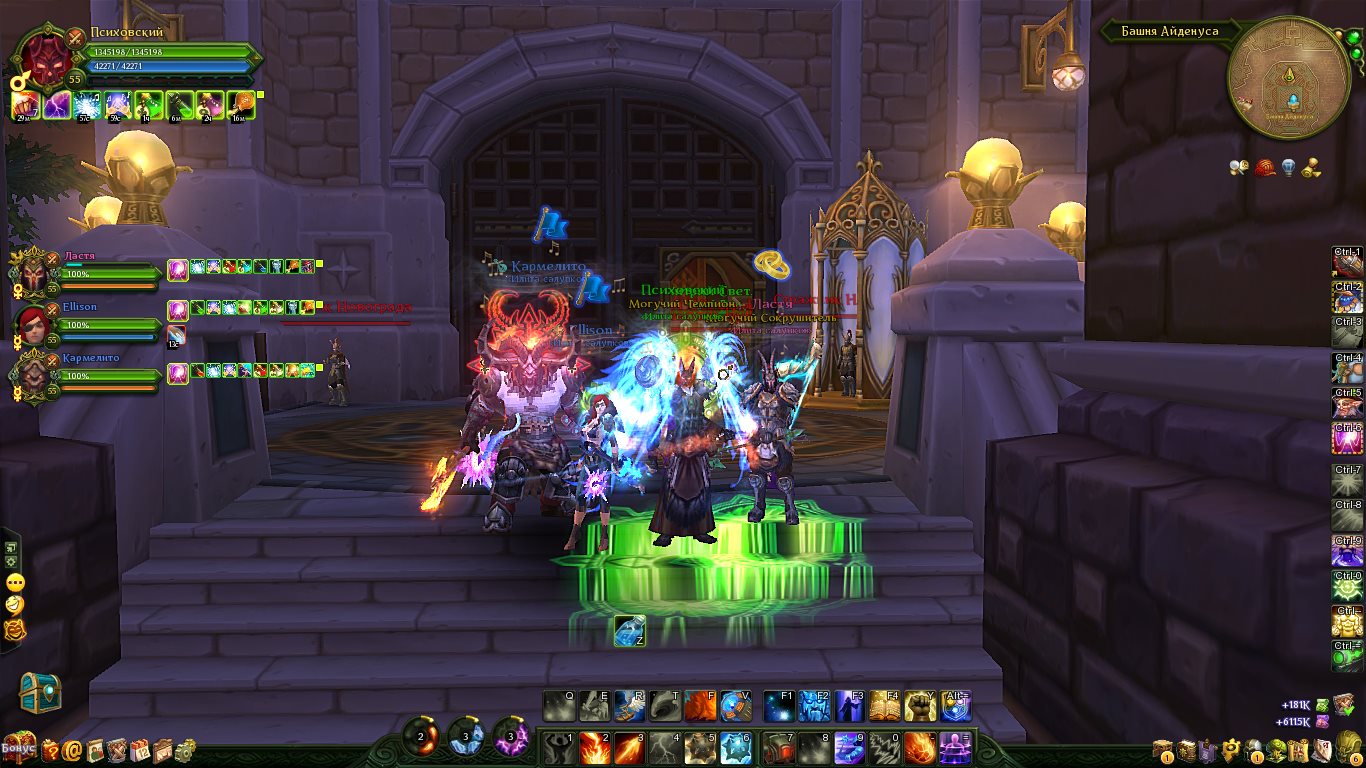Screen dimensions: 1366x768
Task: Open settings with the gears icon
Action: (183, 749)
